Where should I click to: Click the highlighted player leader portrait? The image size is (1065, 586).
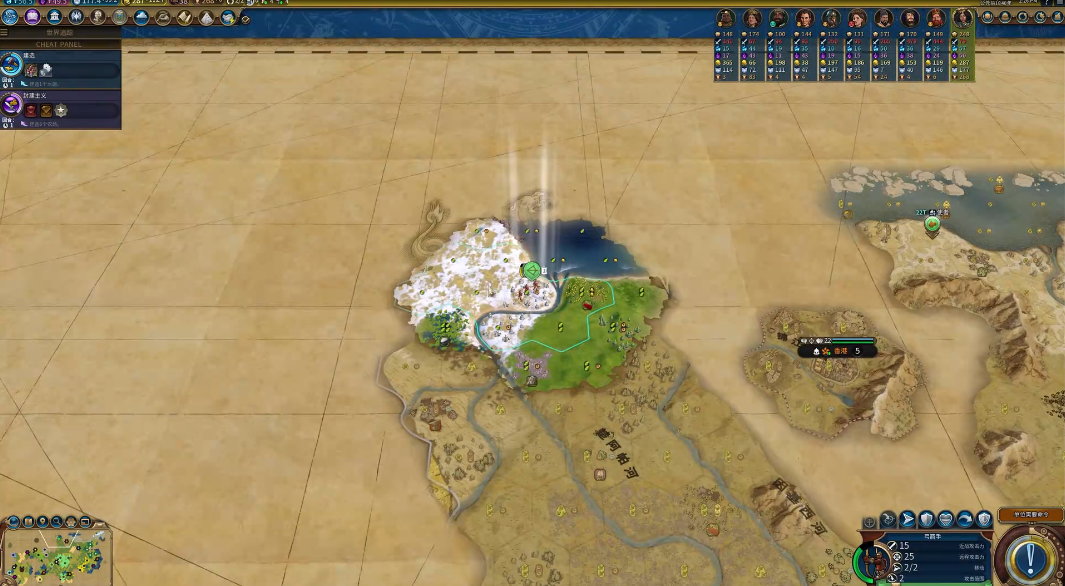tap(962, 19)
